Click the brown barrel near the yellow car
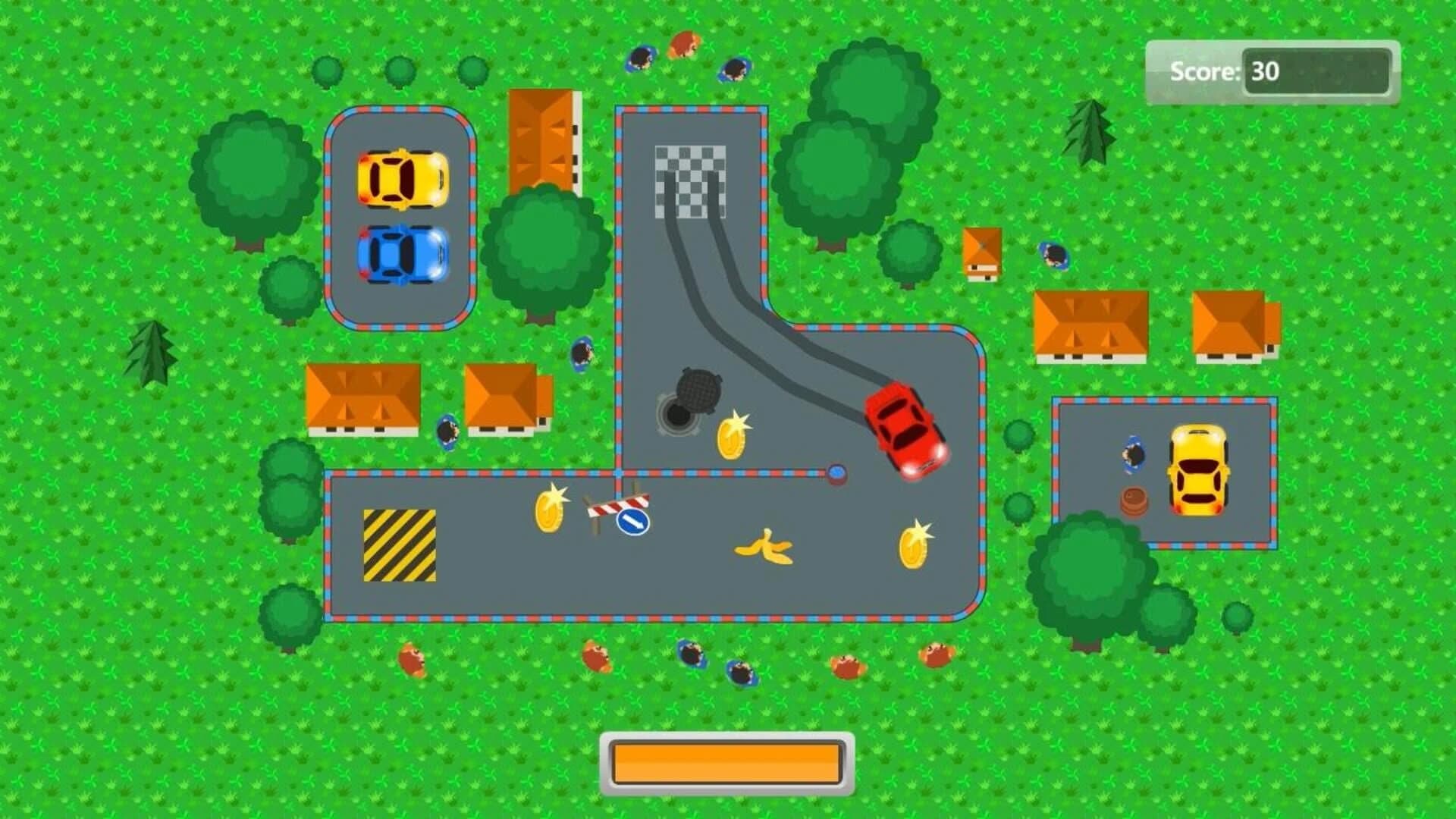Image resolution: width=1456 pixels, height=819 pixels. (1133, 501)
